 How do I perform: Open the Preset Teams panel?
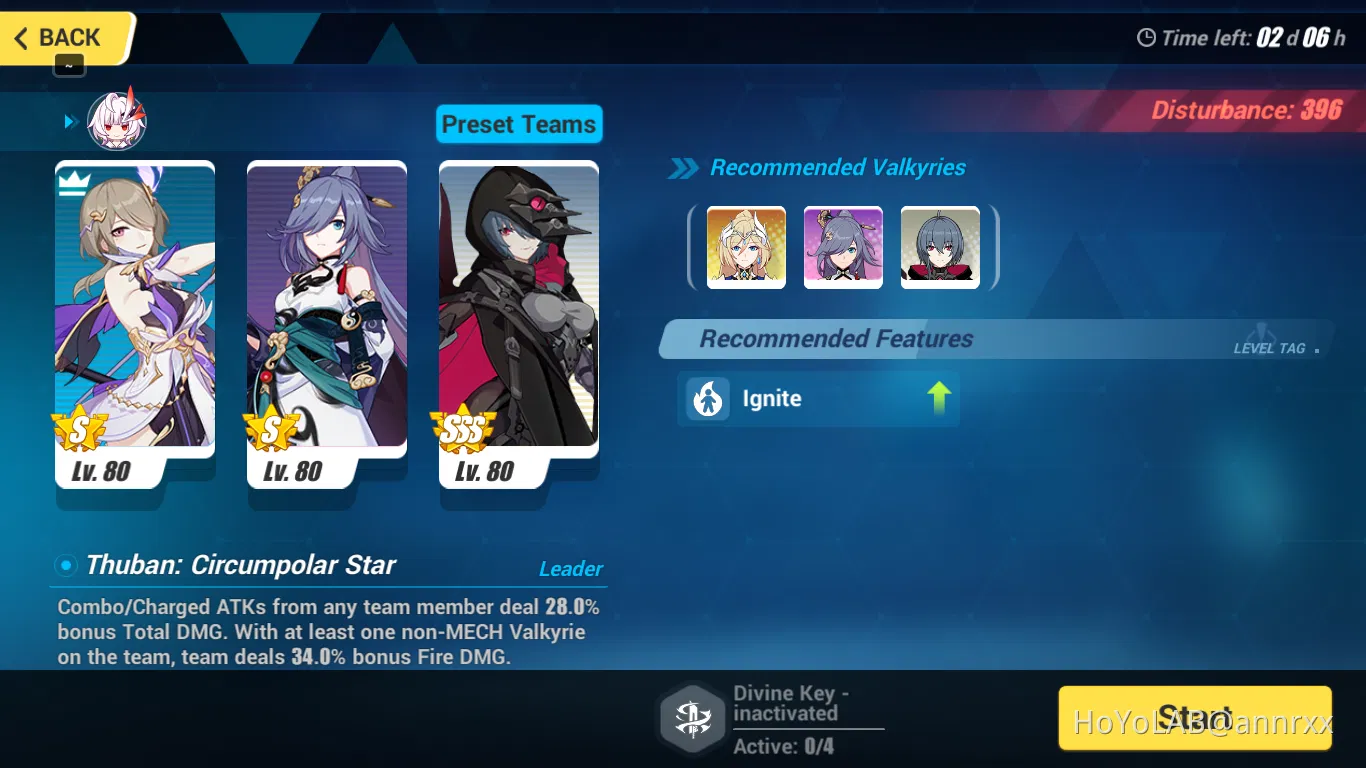pyautogui.click(x=519, y=124)
